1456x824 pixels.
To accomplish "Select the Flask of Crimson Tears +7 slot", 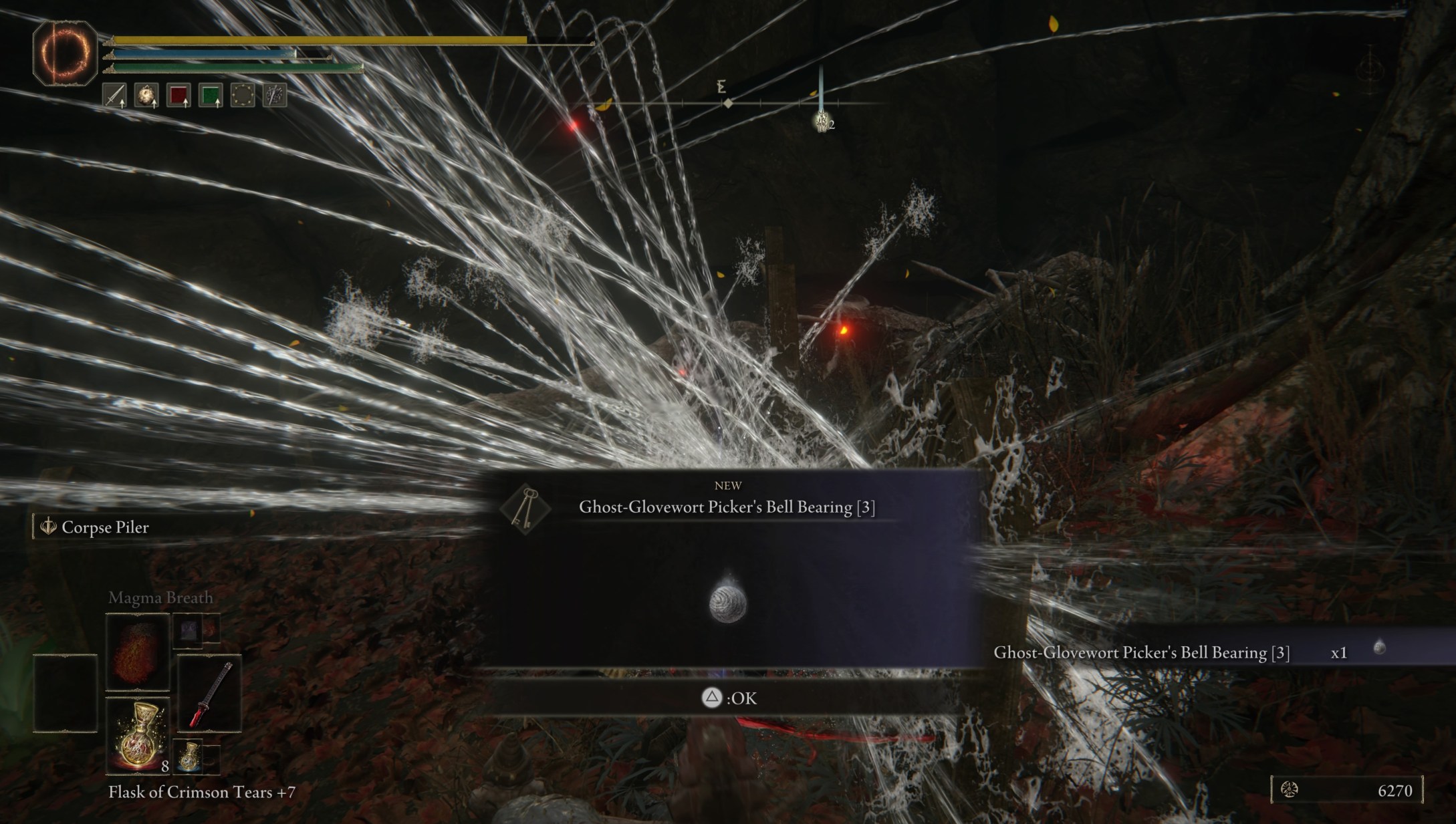I will tap(137, 735).
